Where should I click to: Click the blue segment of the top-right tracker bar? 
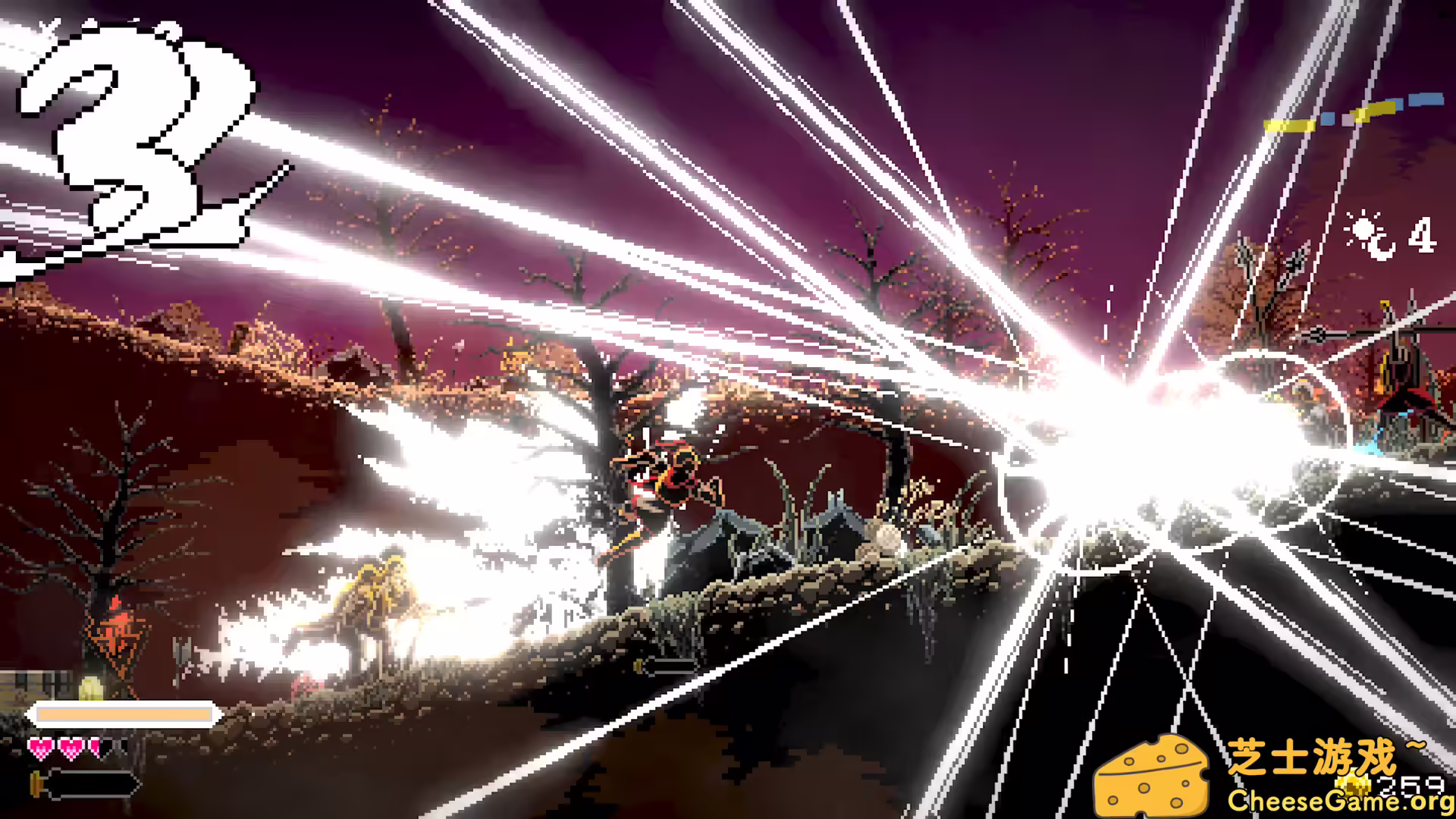pyautogui.click(x=1426, y=98)
